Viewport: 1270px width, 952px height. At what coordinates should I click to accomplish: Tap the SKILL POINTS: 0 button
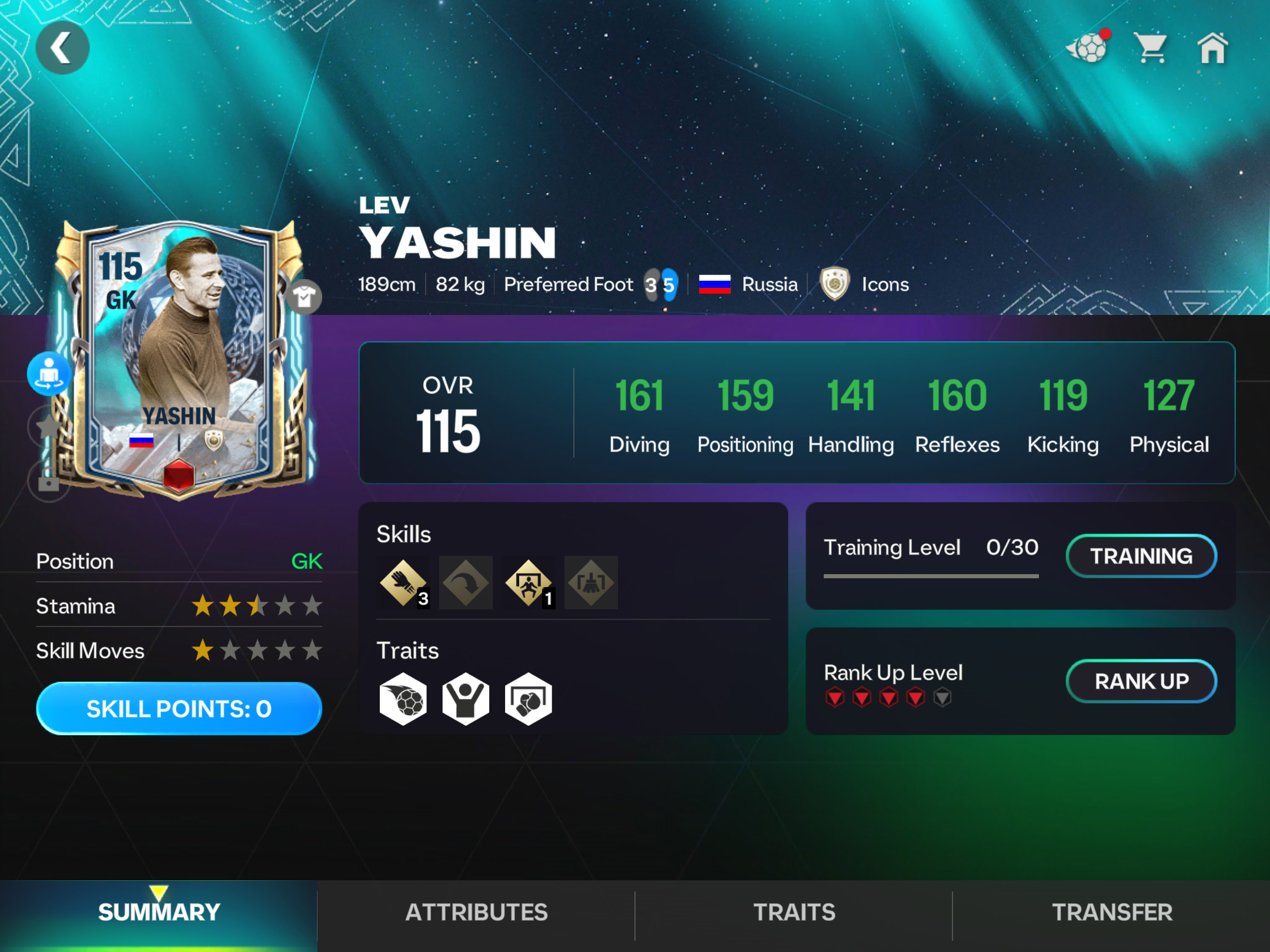(179, 709)
